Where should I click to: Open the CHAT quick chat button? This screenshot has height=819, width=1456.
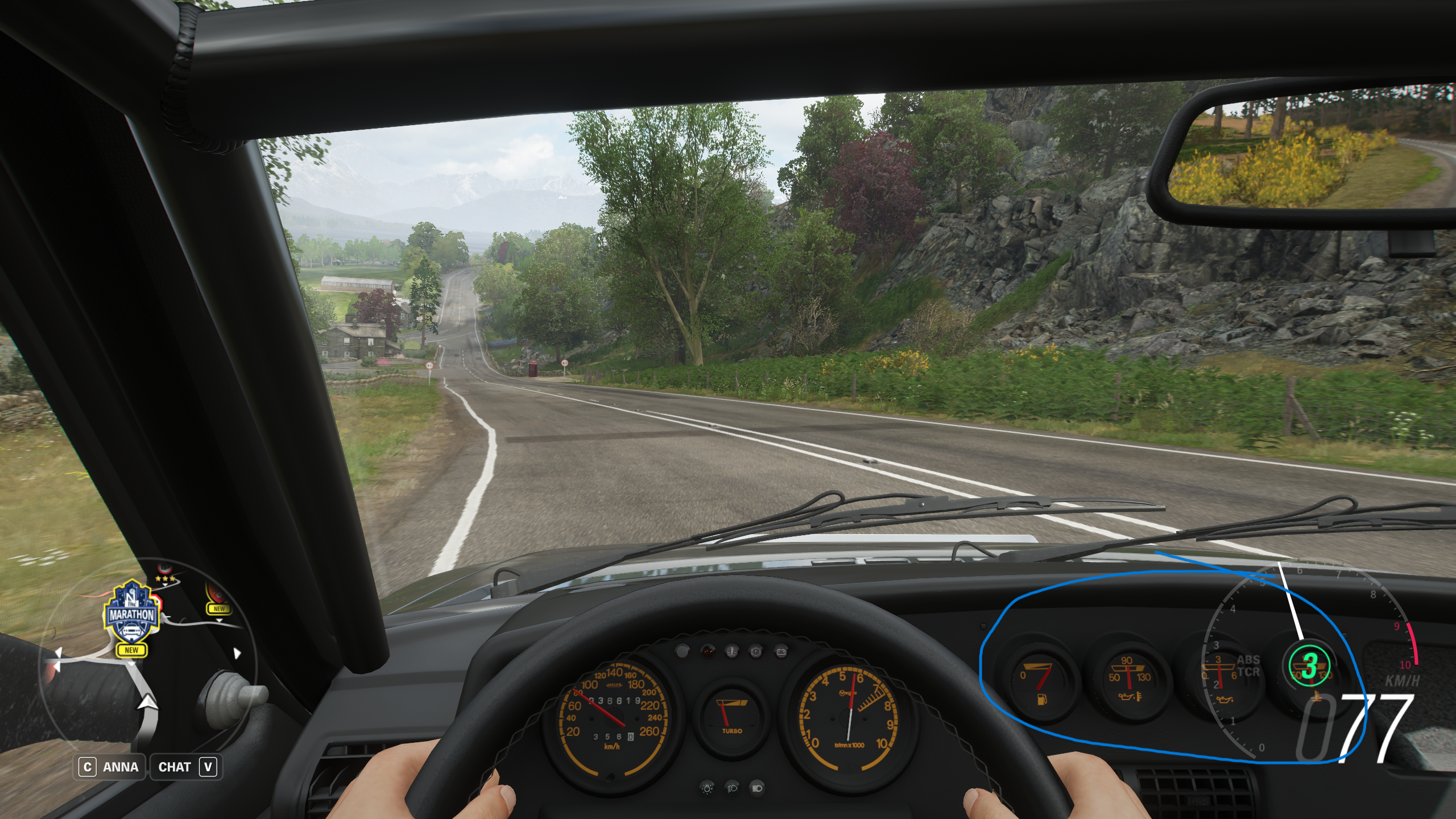coord(185,767)
